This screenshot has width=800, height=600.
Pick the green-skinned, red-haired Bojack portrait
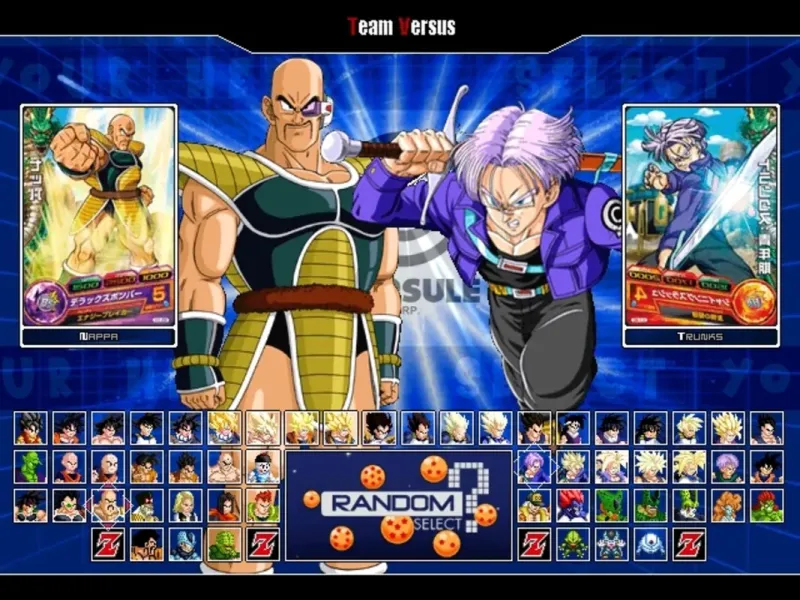pyautogui.click(x=766, y=505)
